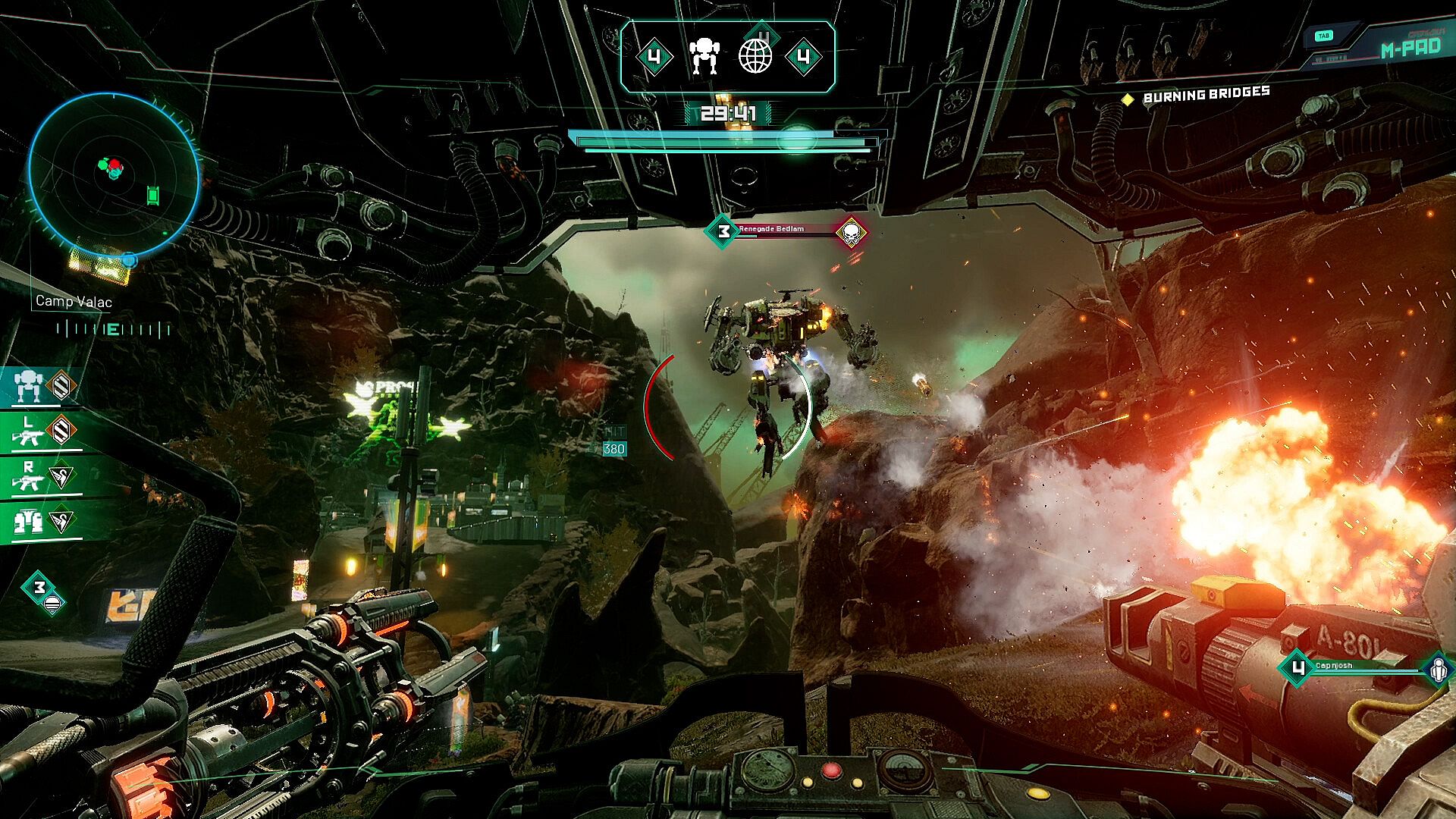Click the circular radar minimap

click(114, 176)
